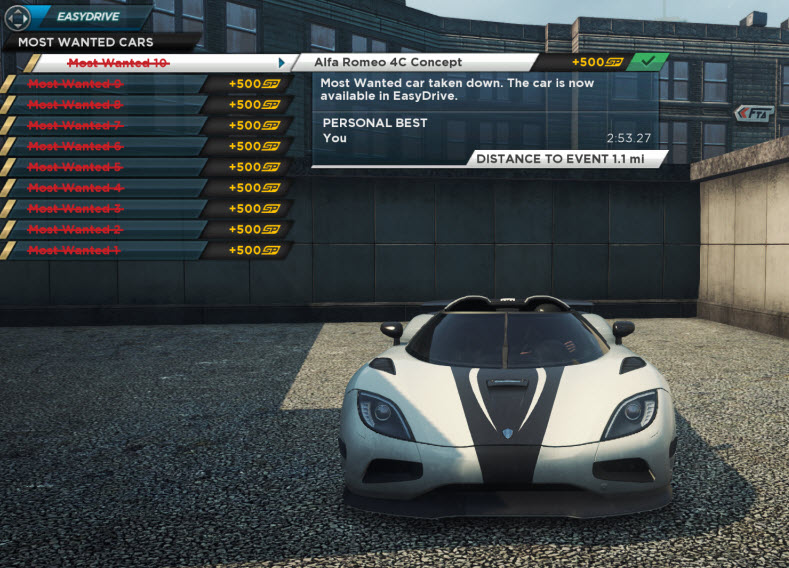The width and height of the screenshot is (789, 568).
Task: Choose Most Wanted 9 from the list
Action: (75, 84)
